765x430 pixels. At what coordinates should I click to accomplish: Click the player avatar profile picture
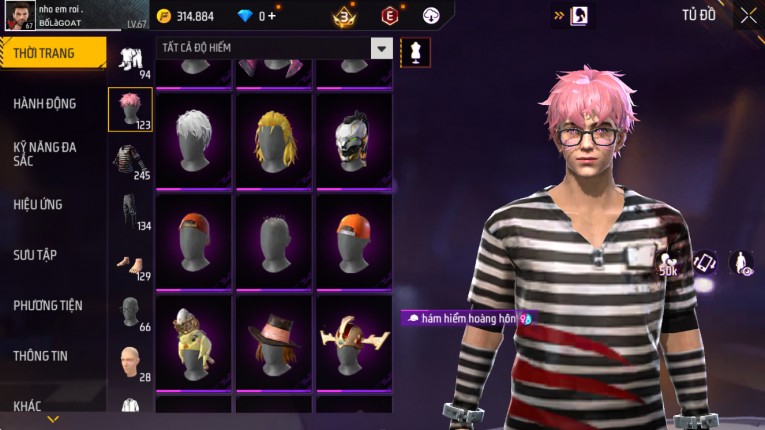[18, 17]
